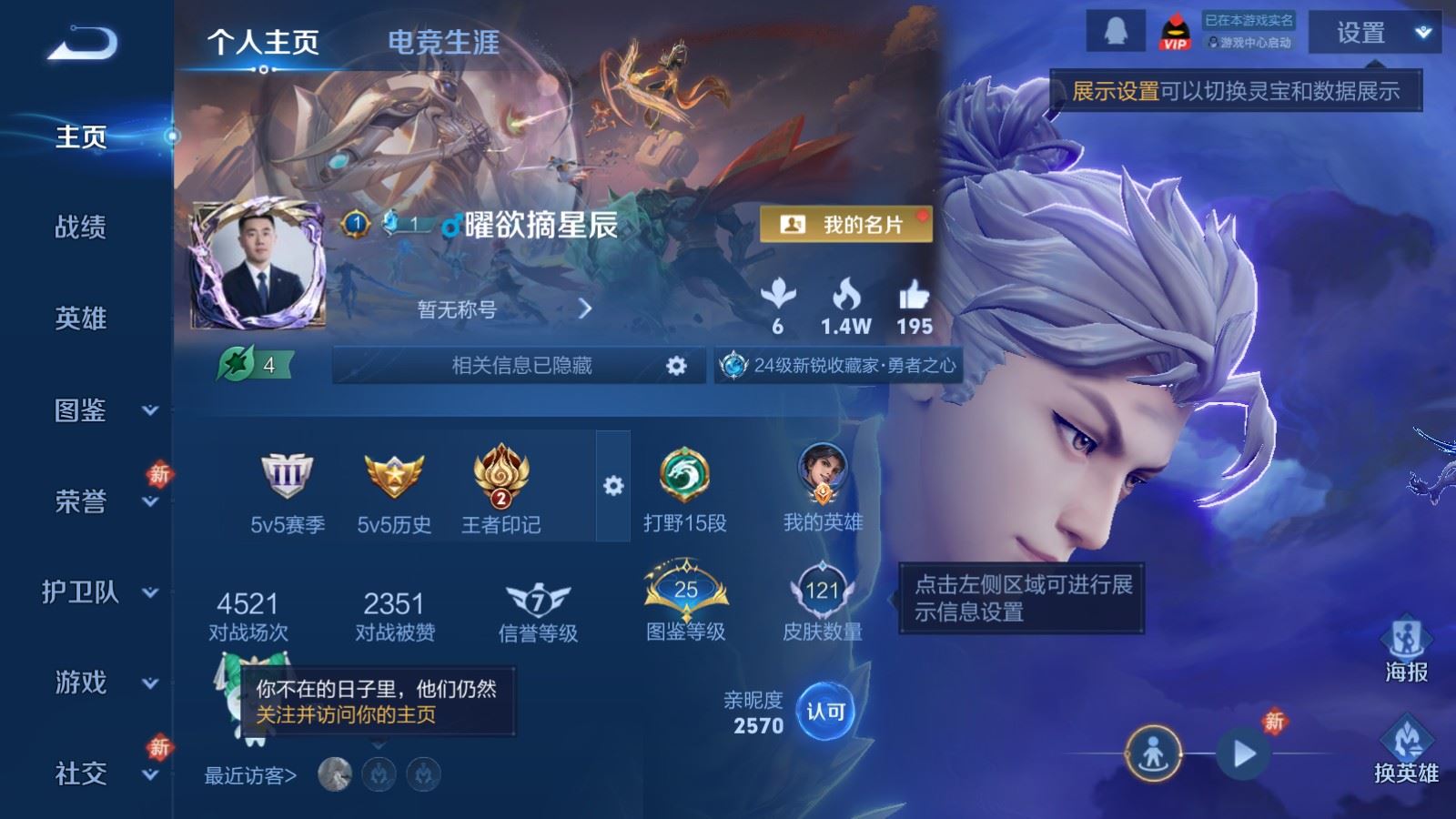Open the 皮肤数量 skins icon

click(x=824, y=590)
